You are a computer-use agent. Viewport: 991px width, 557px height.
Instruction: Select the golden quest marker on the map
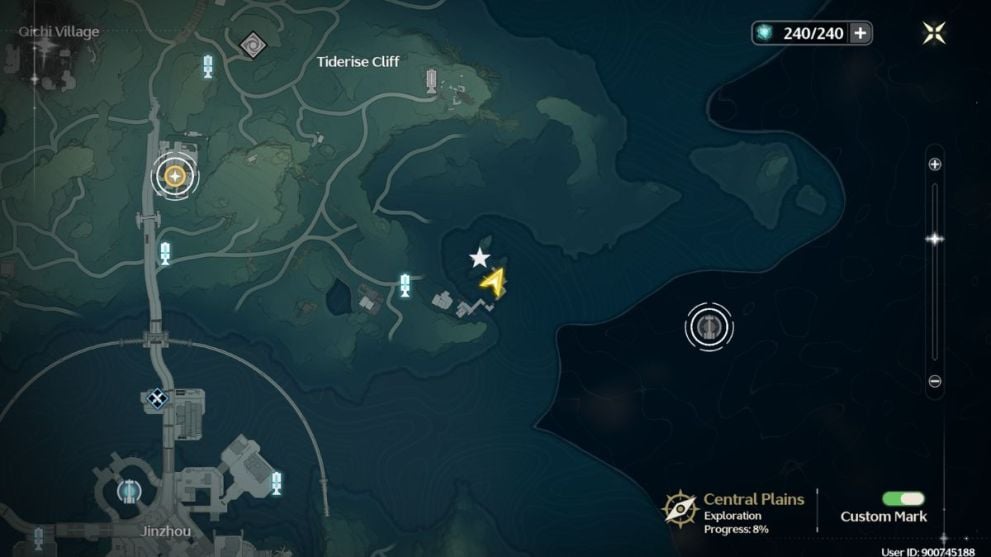coord(175,177)
